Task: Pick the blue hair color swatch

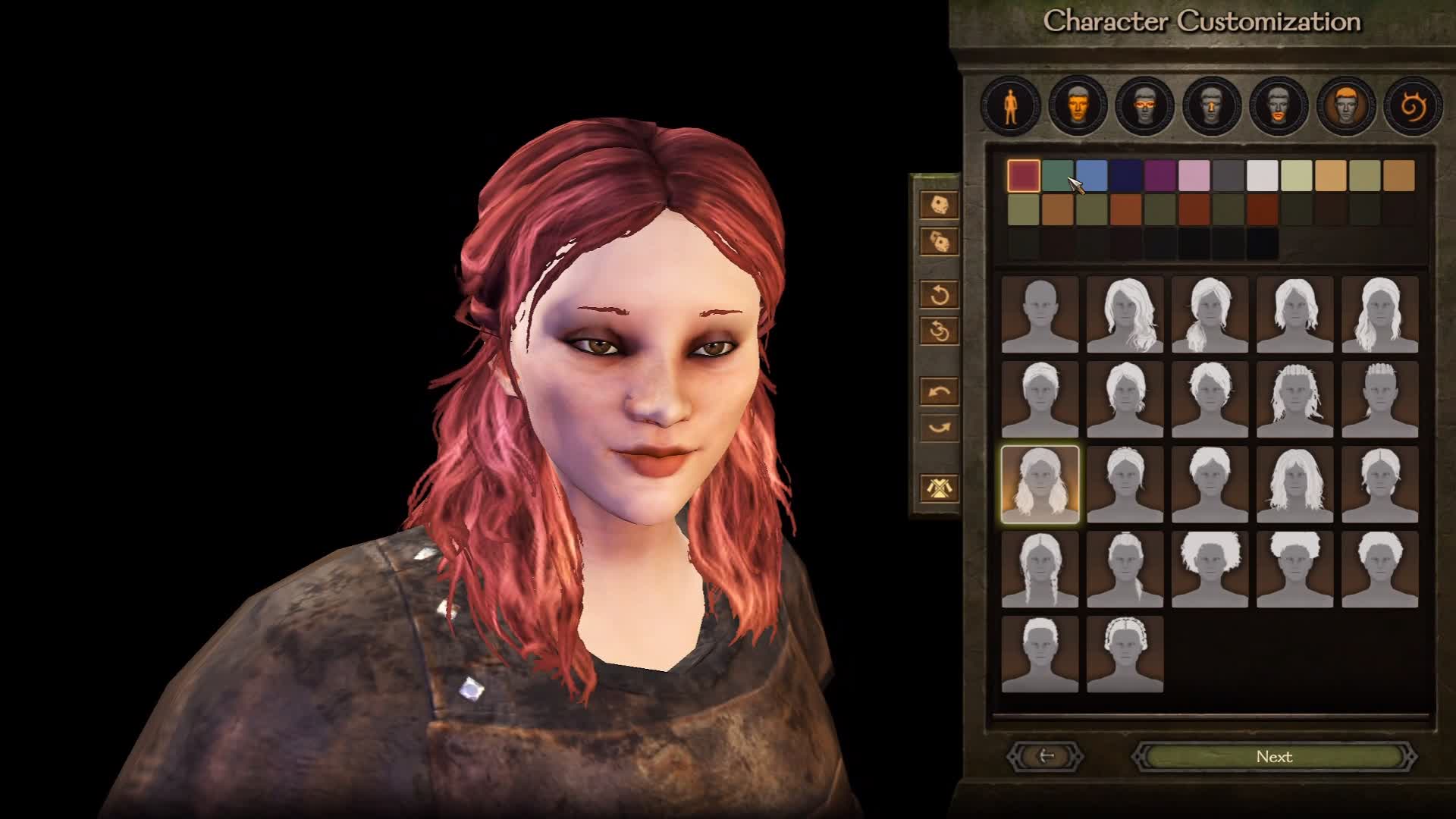Action: click(x=1092, y=176)
